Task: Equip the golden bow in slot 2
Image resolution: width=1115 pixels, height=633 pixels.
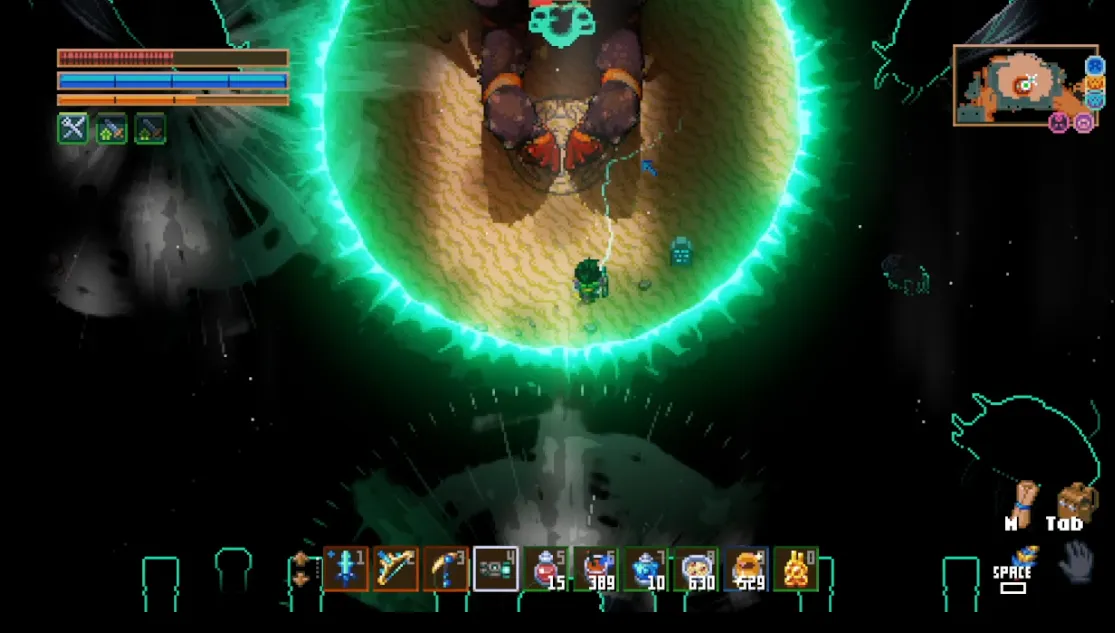Action: (x=396, y=569)
